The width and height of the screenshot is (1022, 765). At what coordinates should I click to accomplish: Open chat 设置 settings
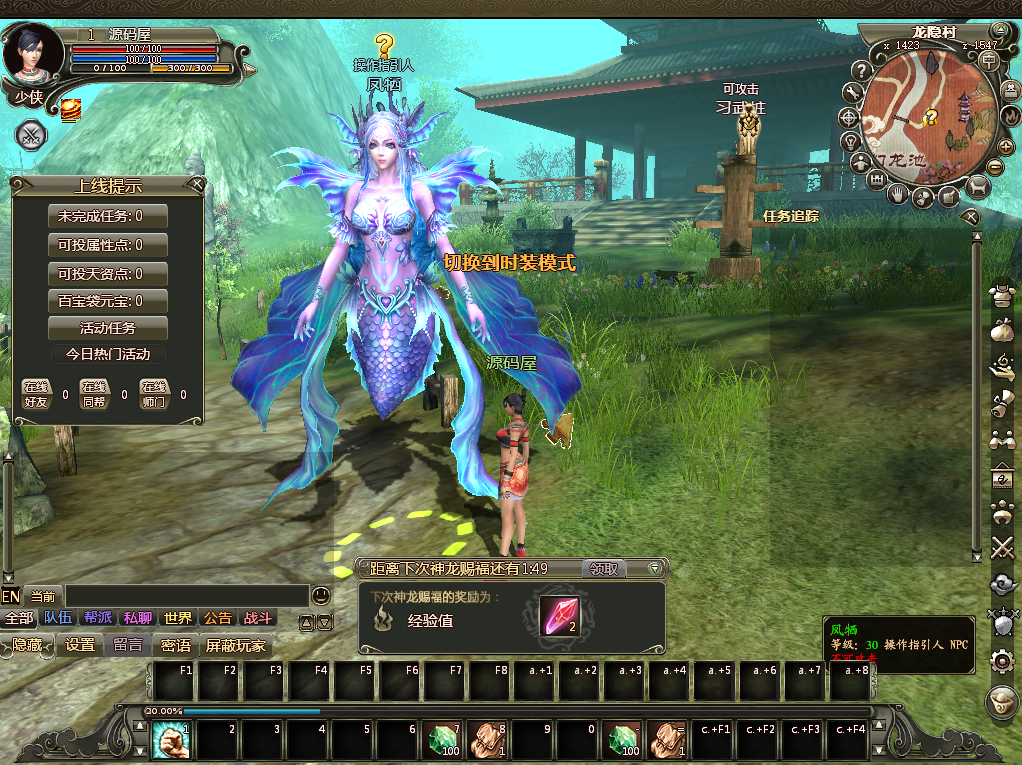pyautogui.click(x=80, y=645)
